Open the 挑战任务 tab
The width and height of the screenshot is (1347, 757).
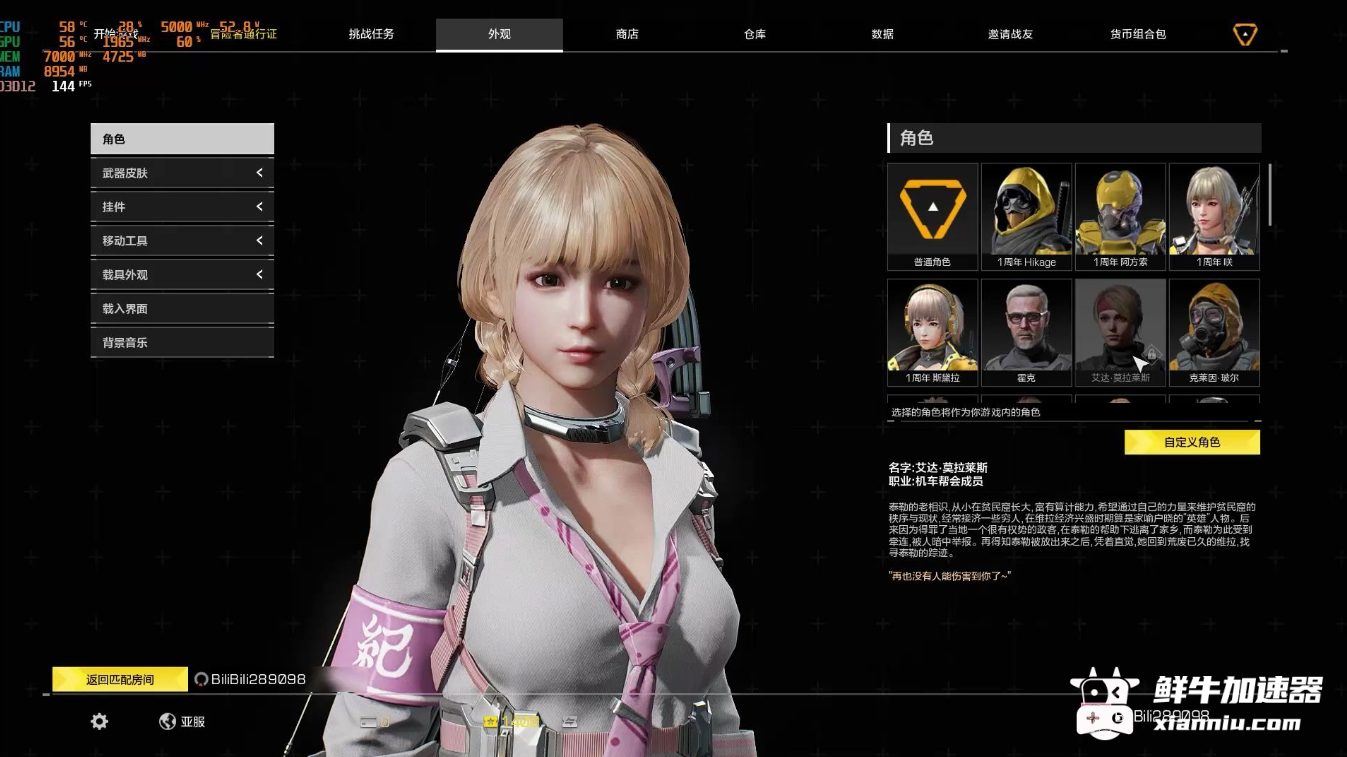pyautogui.click(x=371, y=34)
